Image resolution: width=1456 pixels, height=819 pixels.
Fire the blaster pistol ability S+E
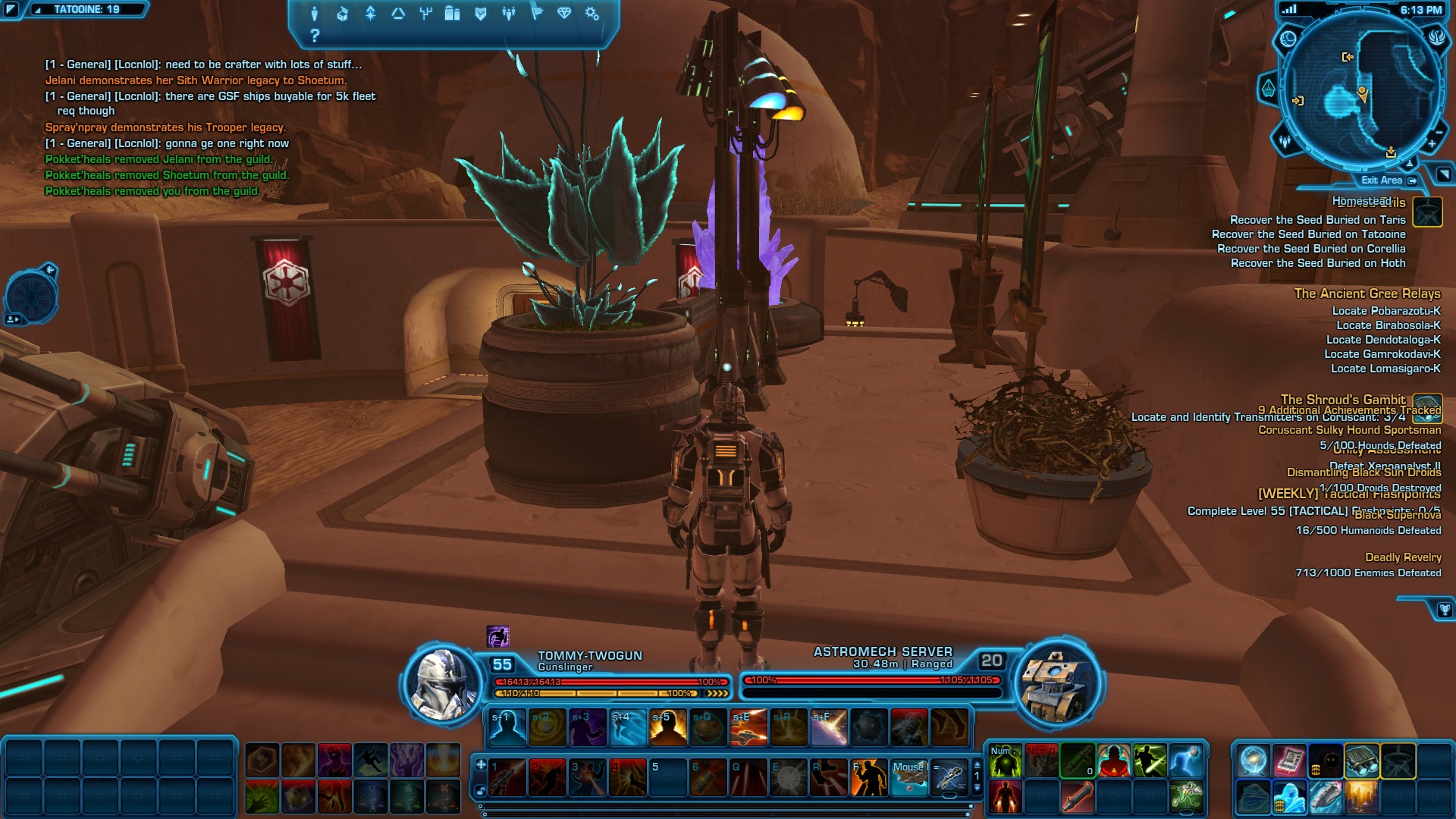tap(748, 727)
